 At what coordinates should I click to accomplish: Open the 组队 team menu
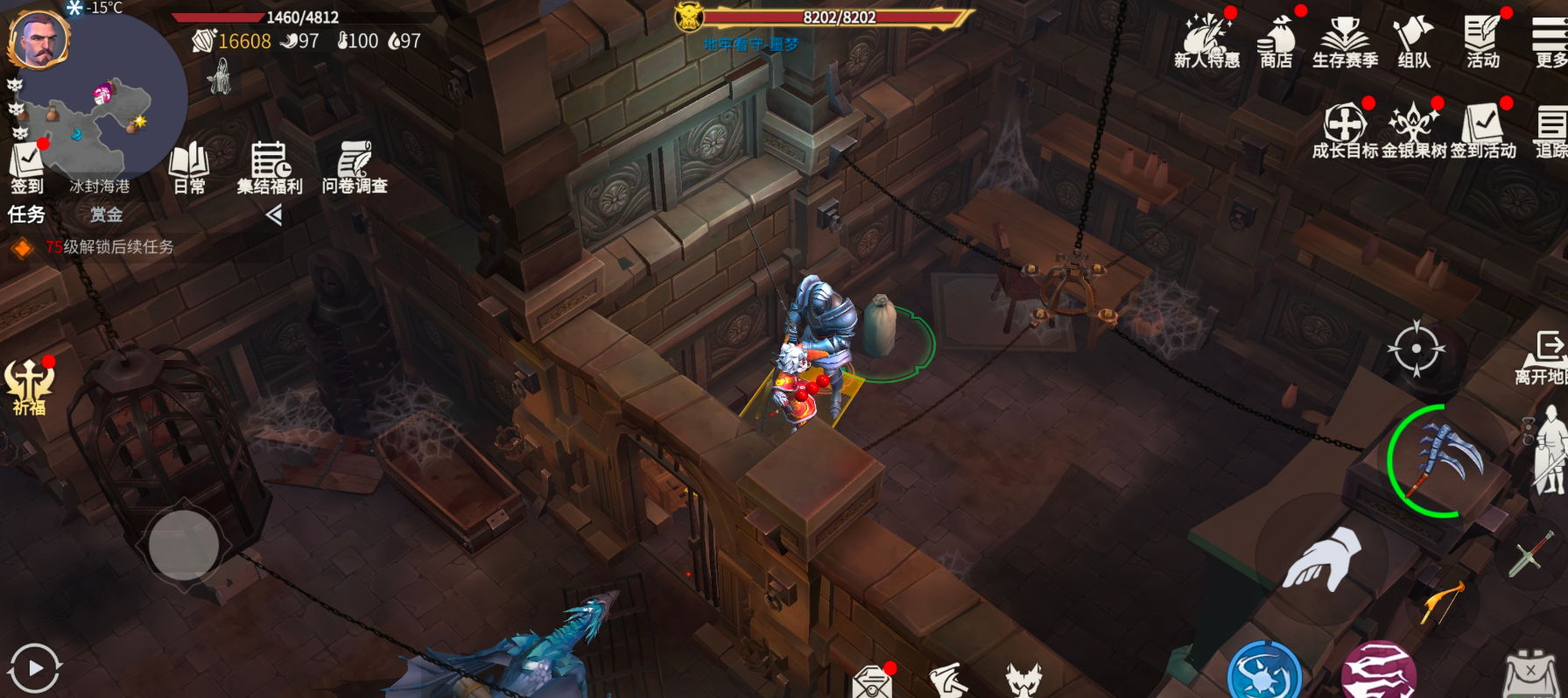coord(1414,40)
